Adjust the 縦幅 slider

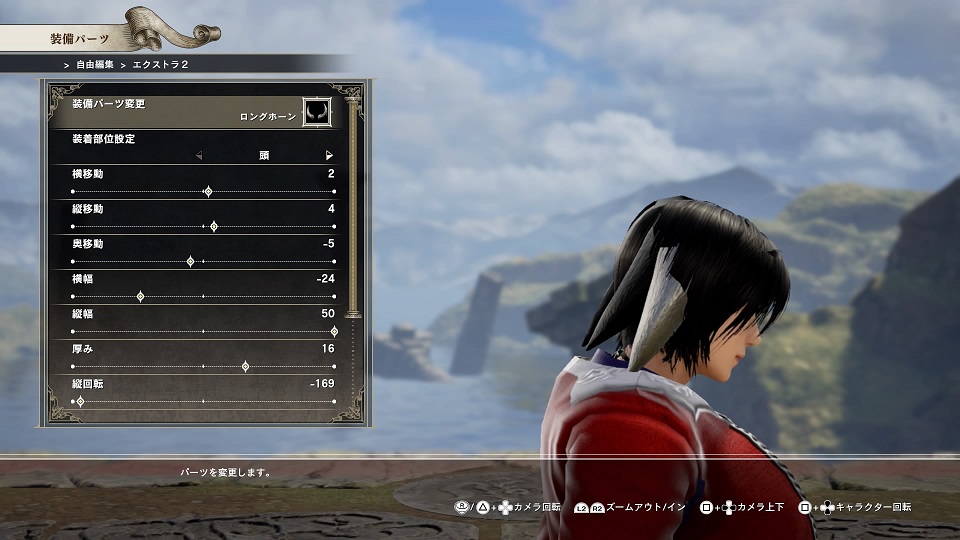click(333, 331)
